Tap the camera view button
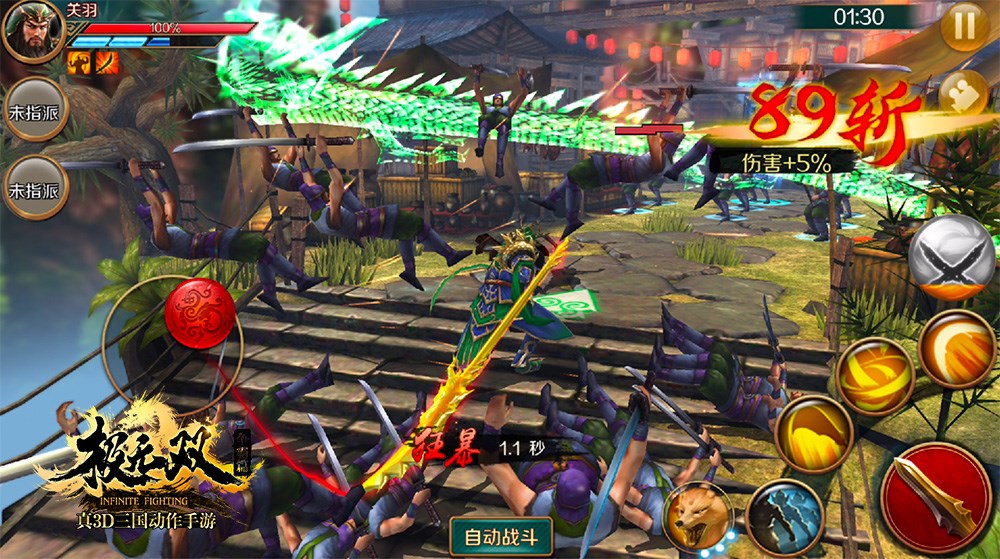 (964, 92)
